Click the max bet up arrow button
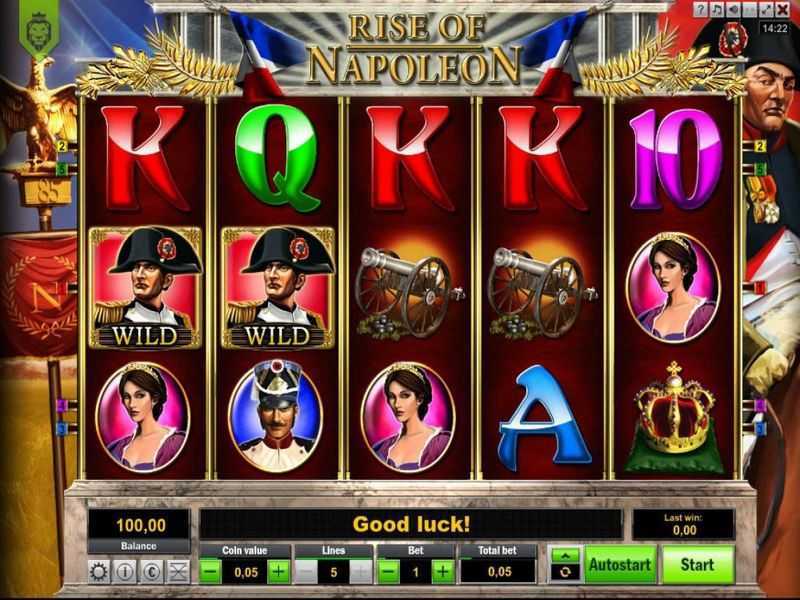Image resolution: width=800 pixels, height=600 pixels. 565,555
